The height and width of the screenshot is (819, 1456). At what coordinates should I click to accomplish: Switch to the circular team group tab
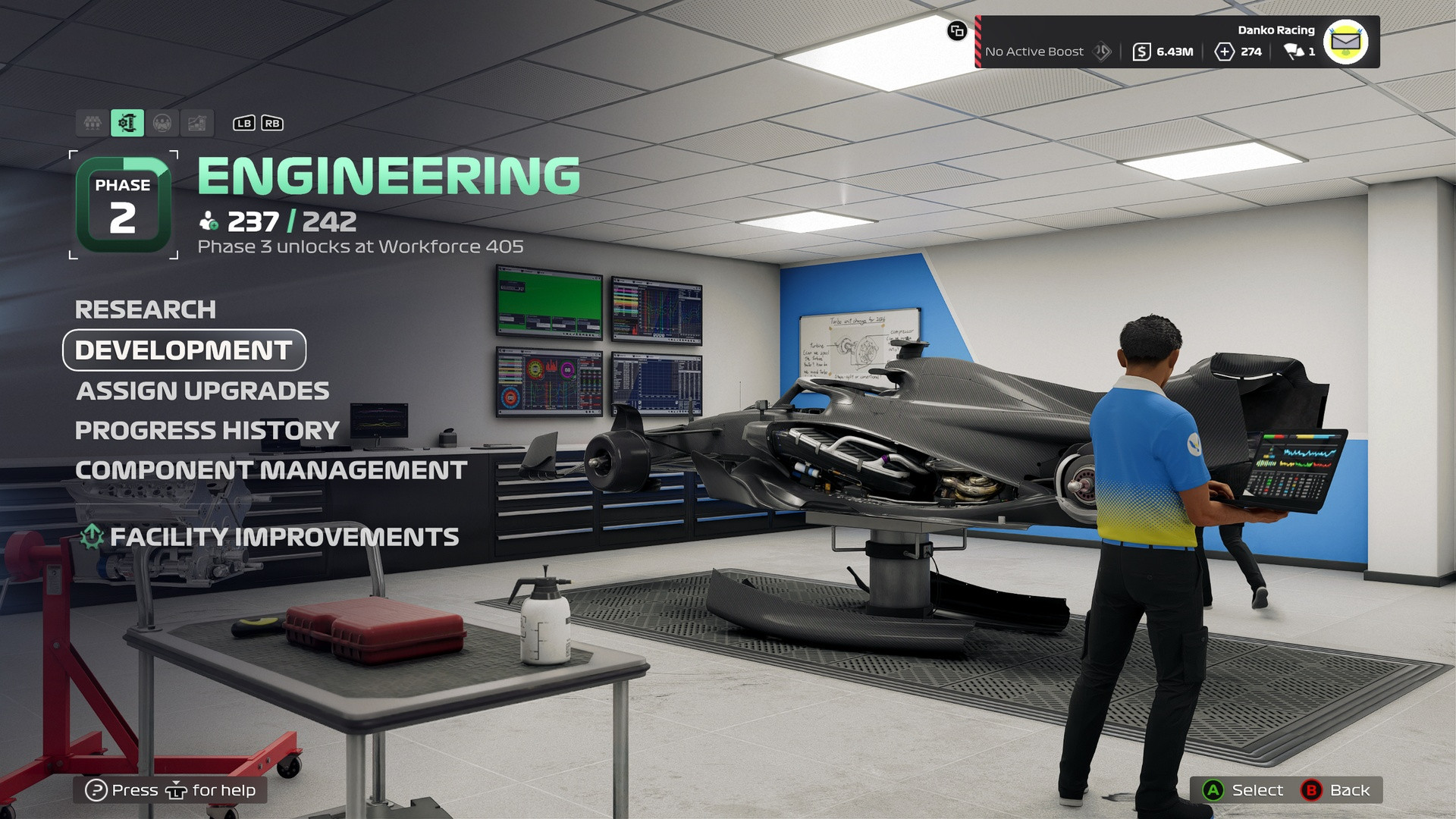[162, 123]
